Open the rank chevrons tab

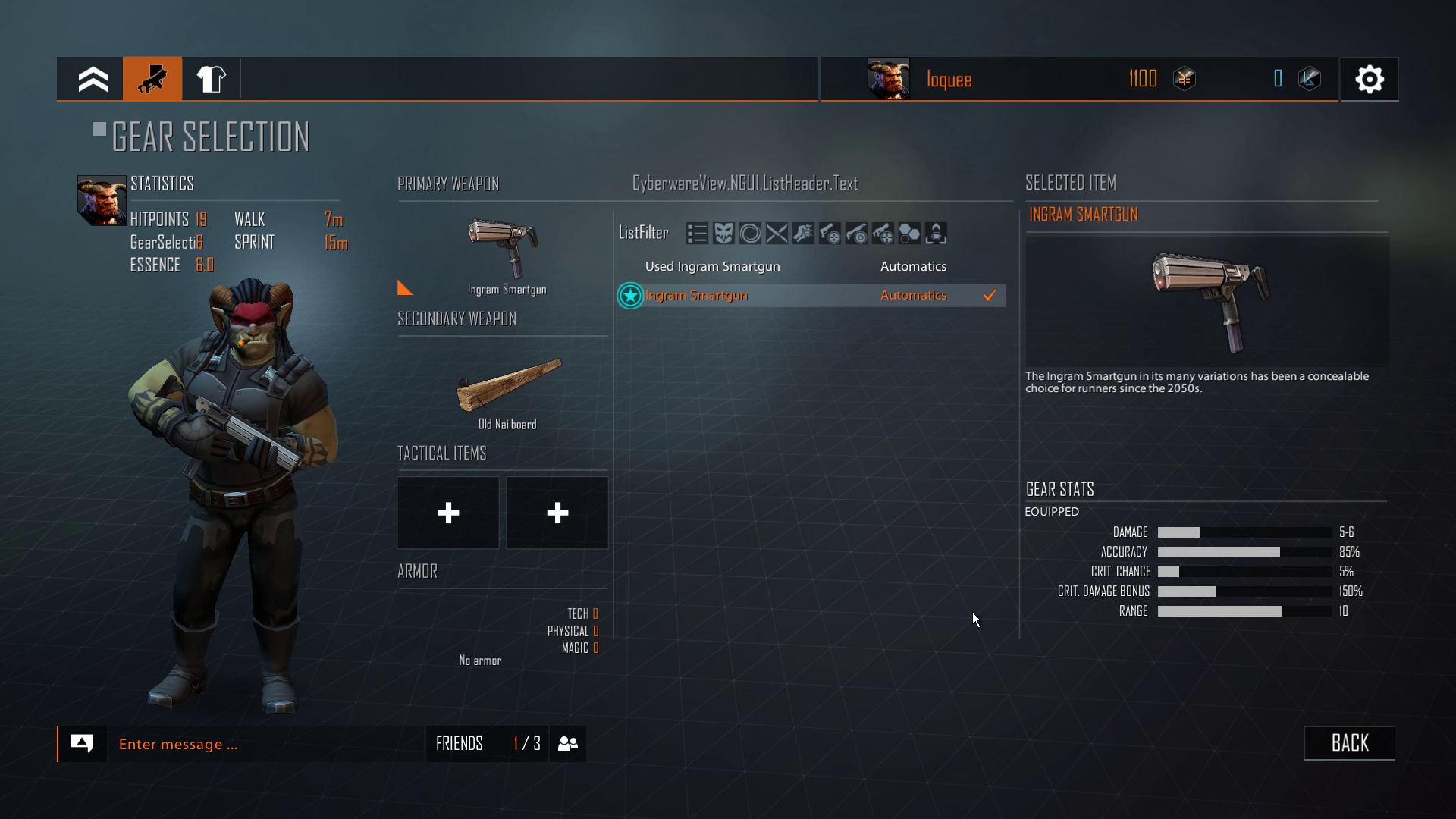pyautogui.click(x=93, y=79)
